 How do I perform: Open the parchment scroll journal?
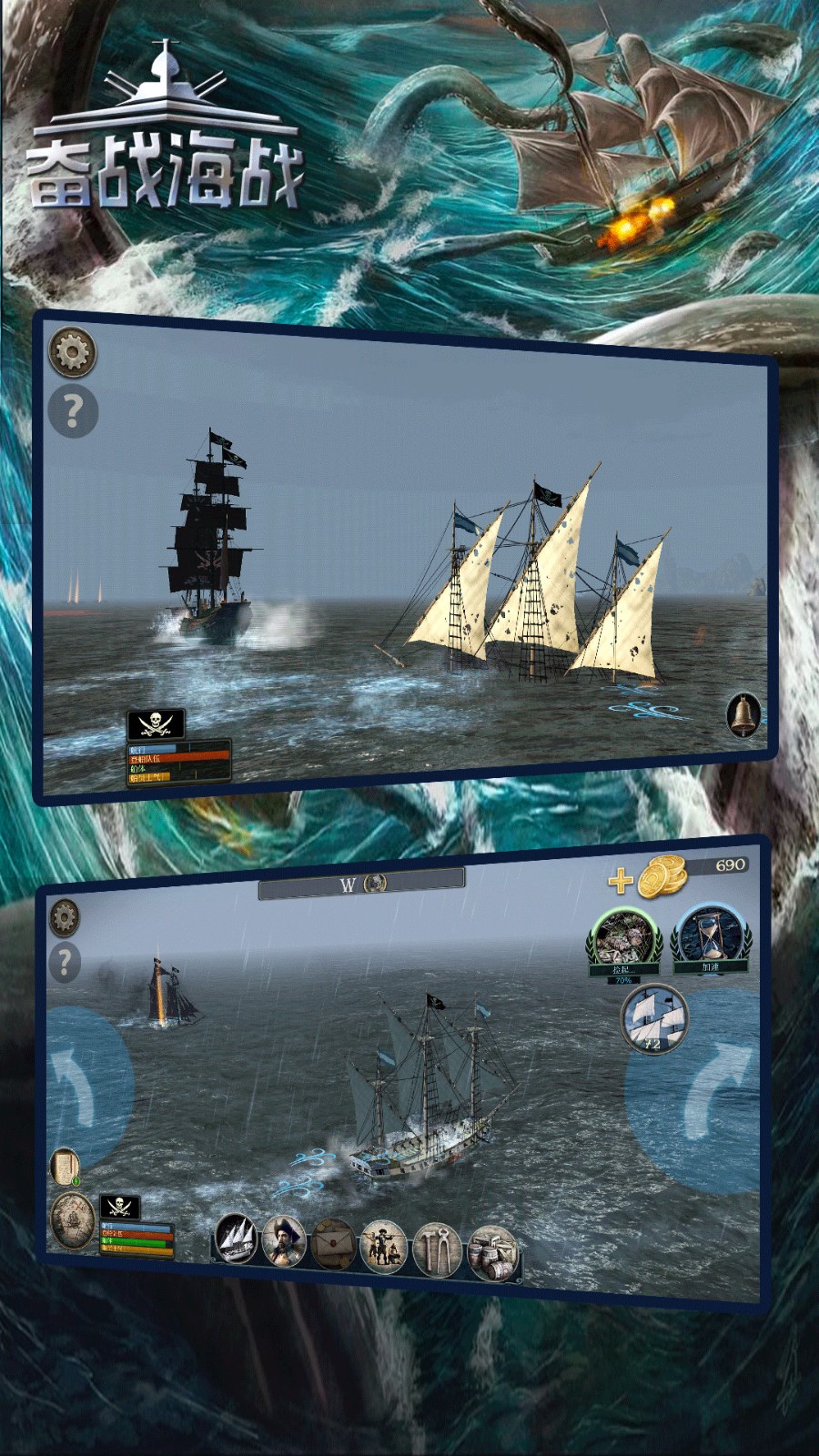point(65,1167)
